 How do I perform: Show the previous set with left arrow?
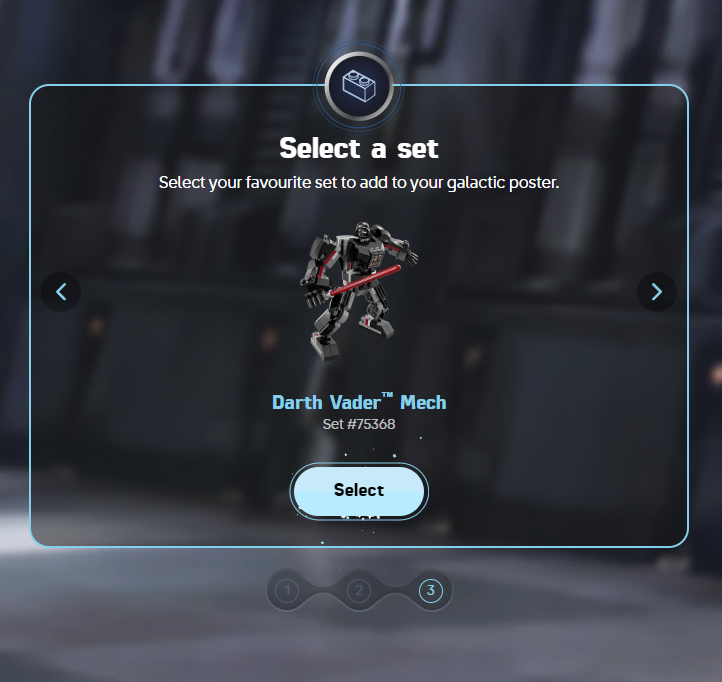tap(61, 292)
